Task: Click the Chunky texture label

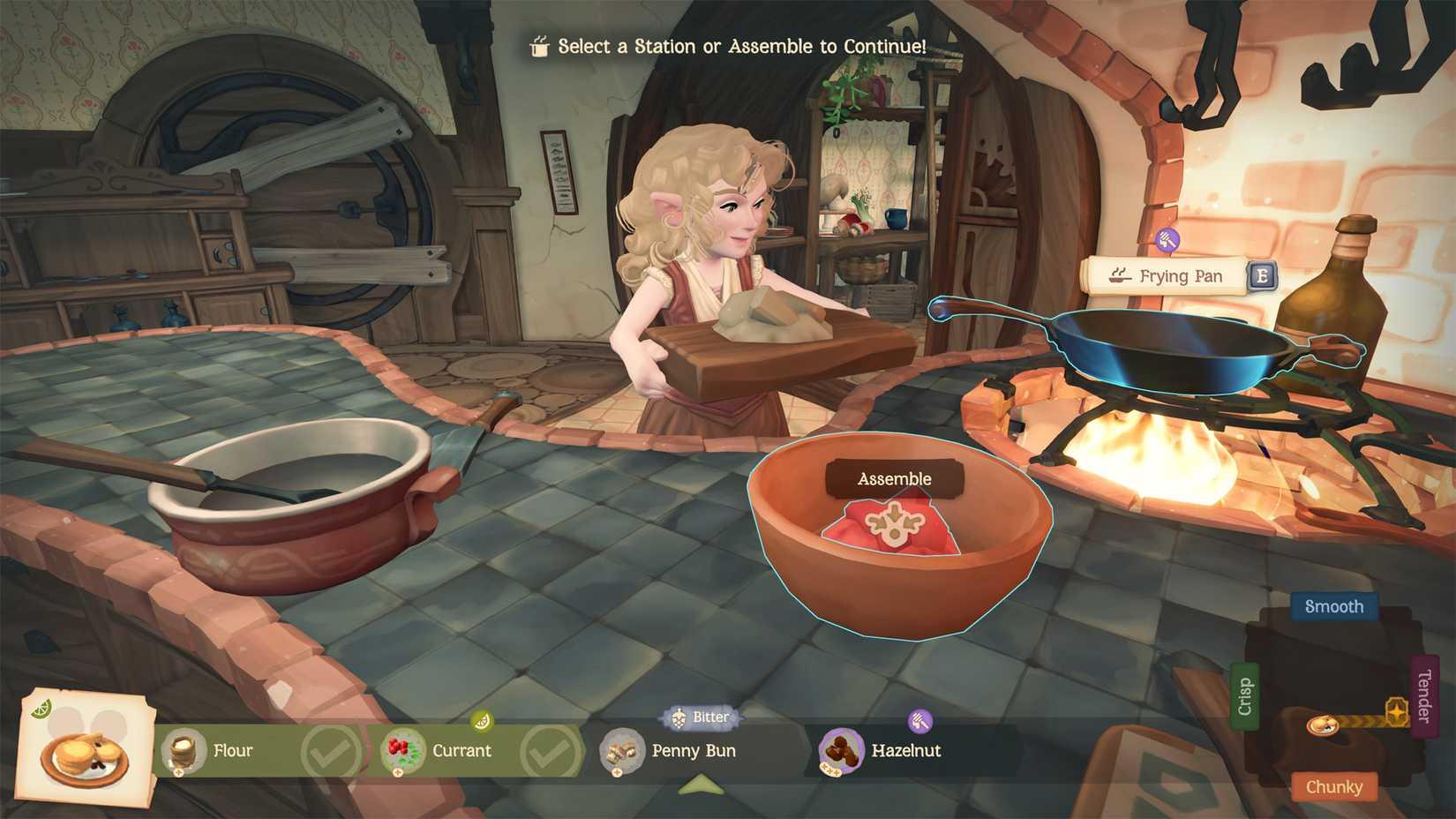Action: [1333, 786]
